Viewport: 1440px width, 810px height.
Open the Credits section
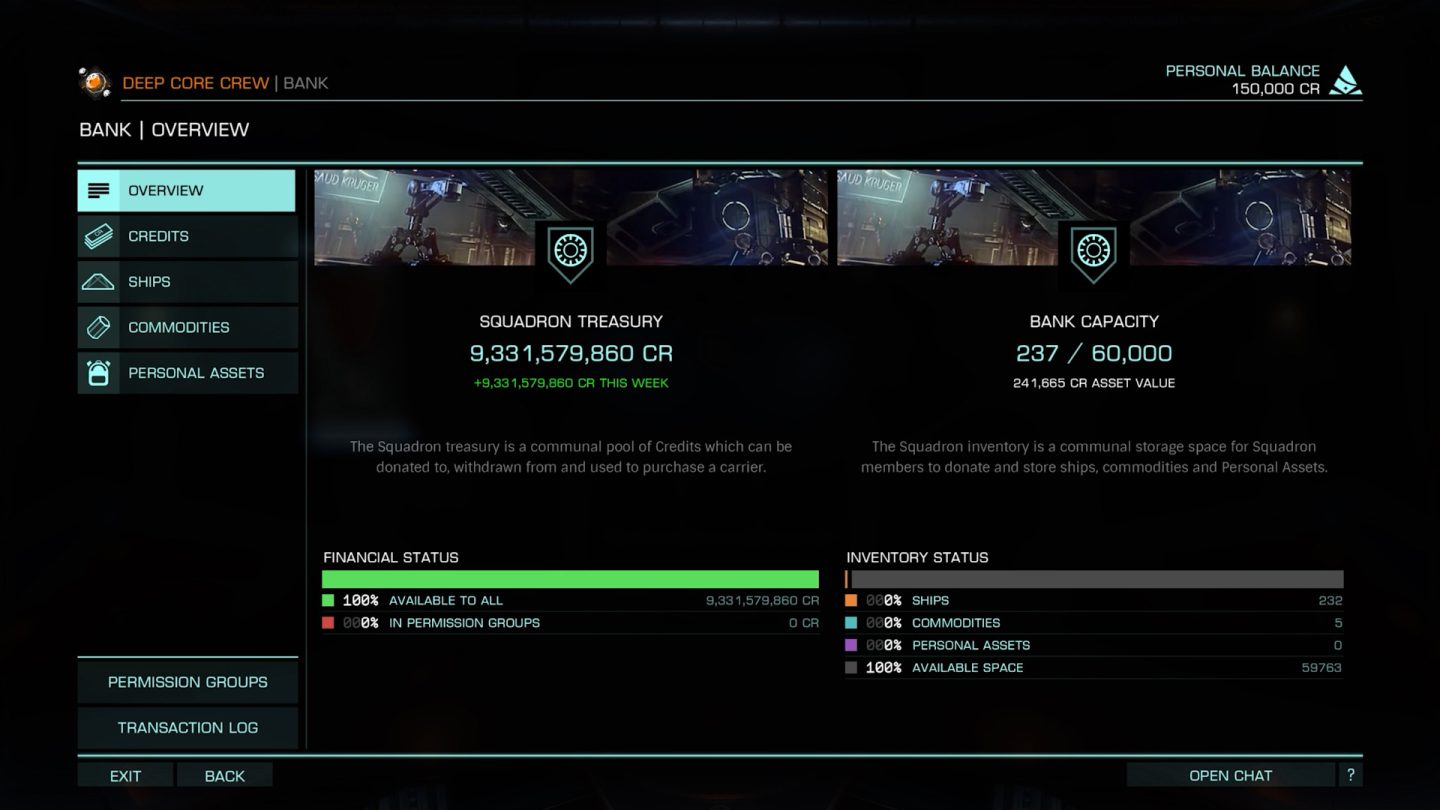click(x=187, y=236)
